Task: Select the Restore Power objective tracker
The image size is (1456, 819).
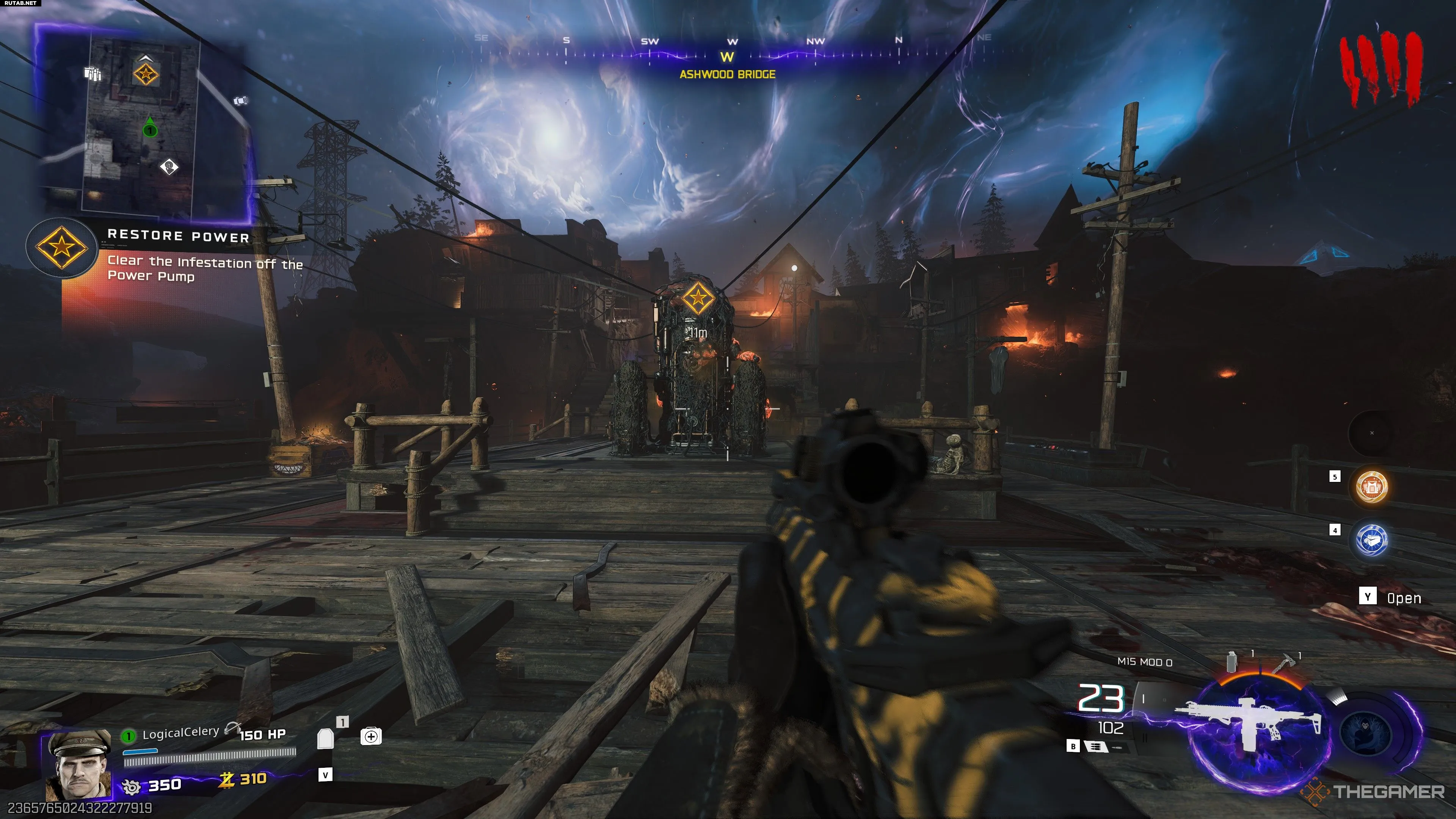Action: [62, 248]
